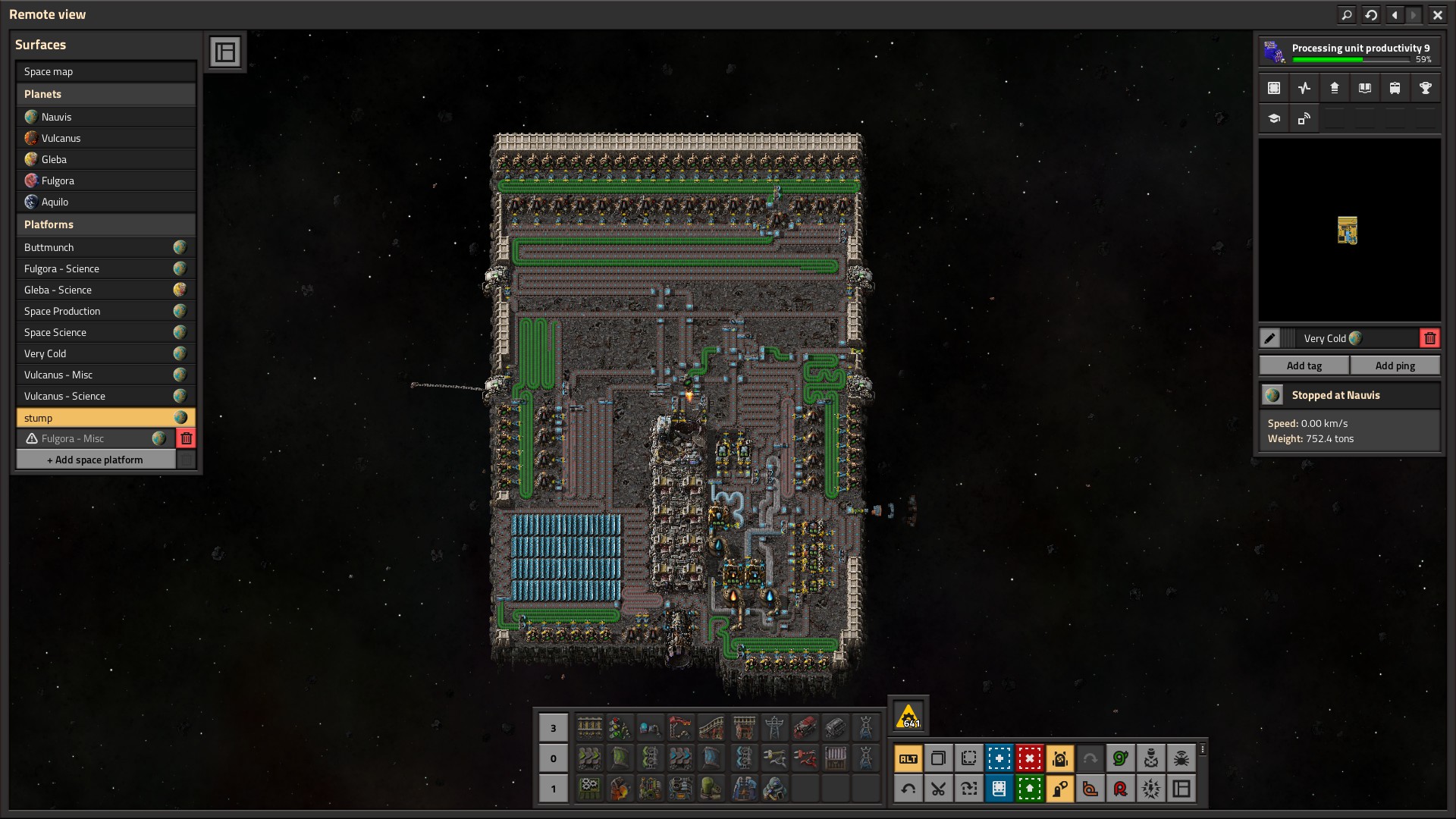Open the Aquilo surface
The image size is (1456, 819).
coord(105,202)
